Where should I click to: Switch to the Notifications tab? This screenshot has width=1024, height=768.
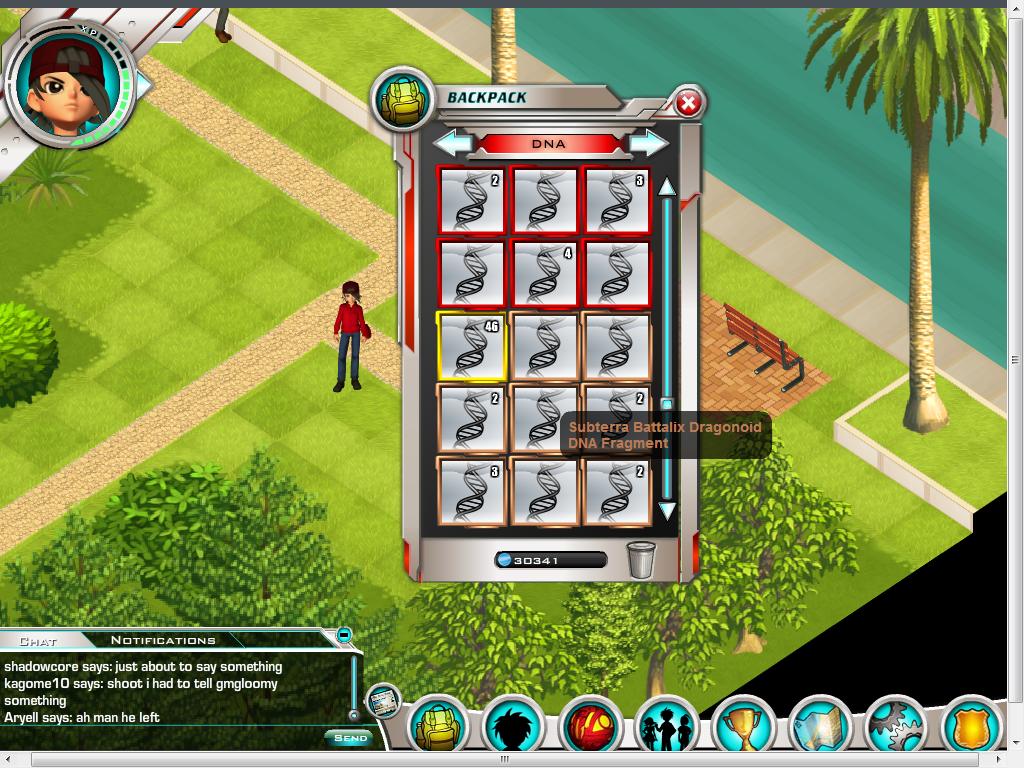pyautogui.click(x=163, y=641)
